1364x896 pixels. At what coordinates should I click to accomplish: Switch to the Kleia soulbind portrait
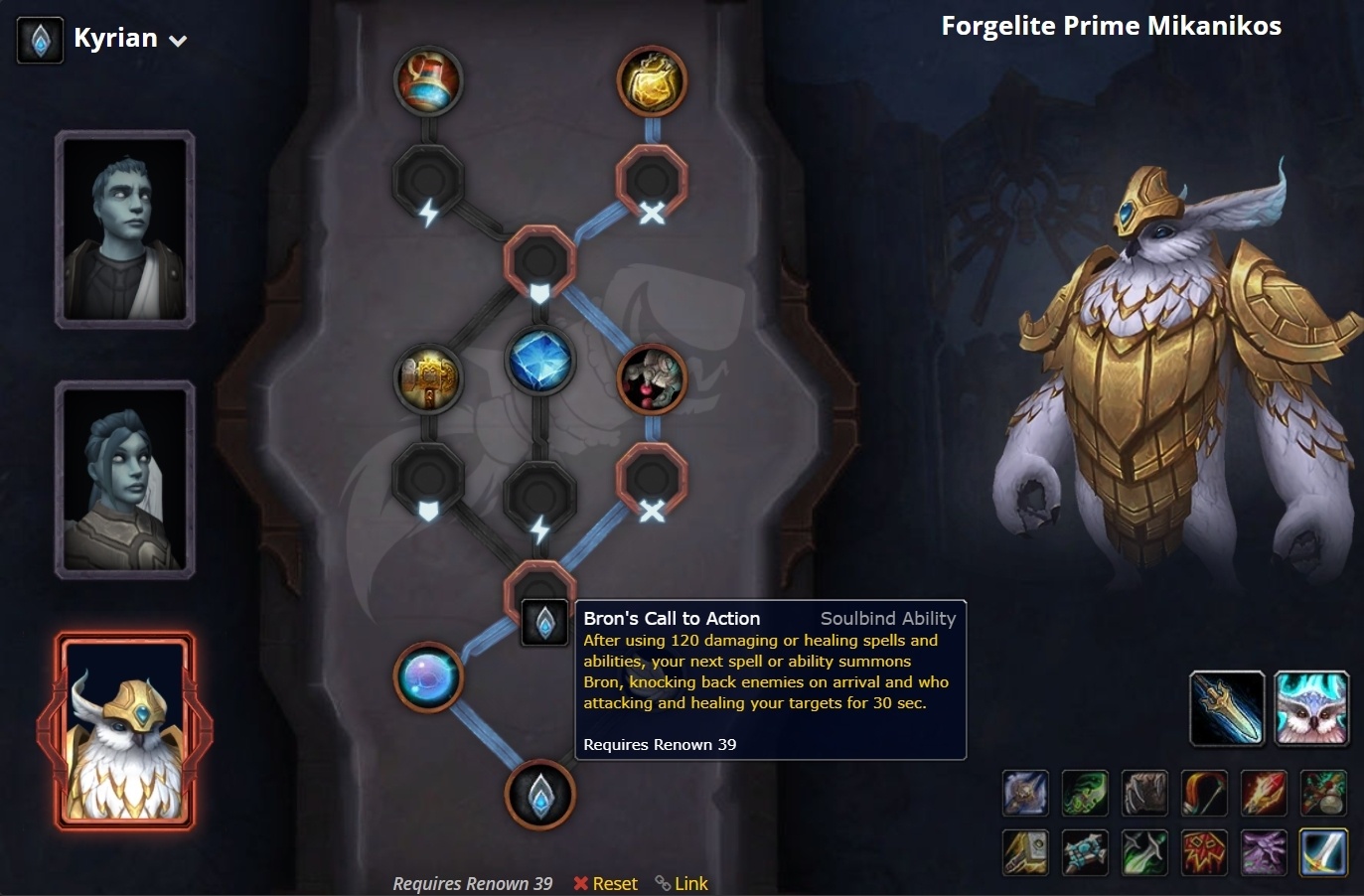(x=125, y=480)
